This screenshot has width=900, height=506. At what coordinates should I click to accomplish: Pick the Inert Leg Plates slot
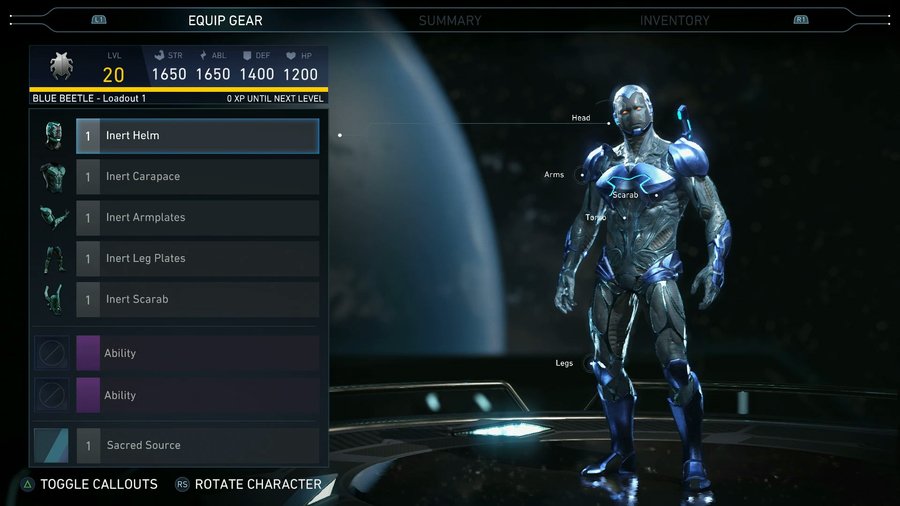point(198,259)
